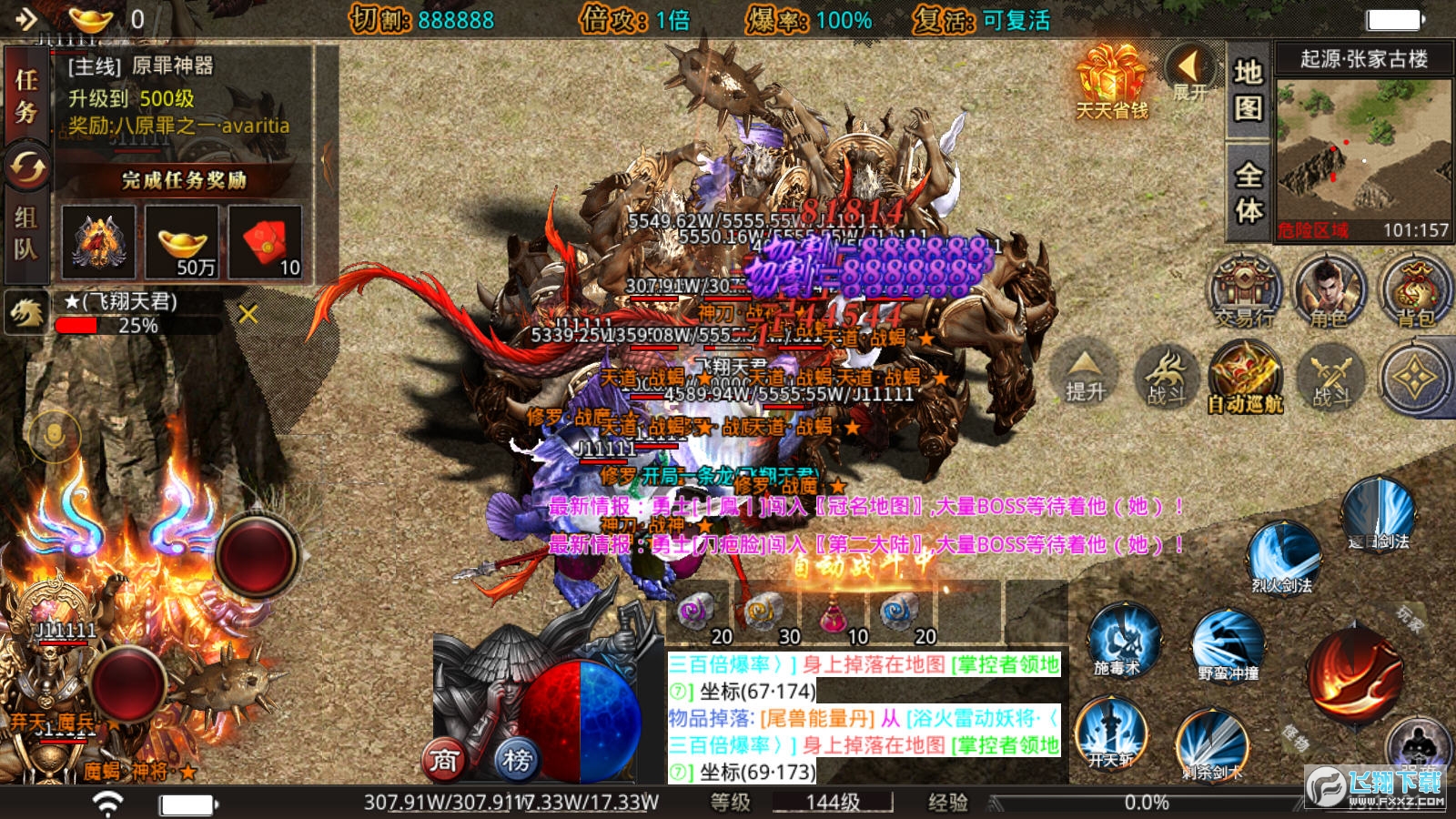This screenshot has width=1456, height=819.
Task: Activate 自动巡航 auto patrol
Action: pyautogui.click(x=1245, y=377)
